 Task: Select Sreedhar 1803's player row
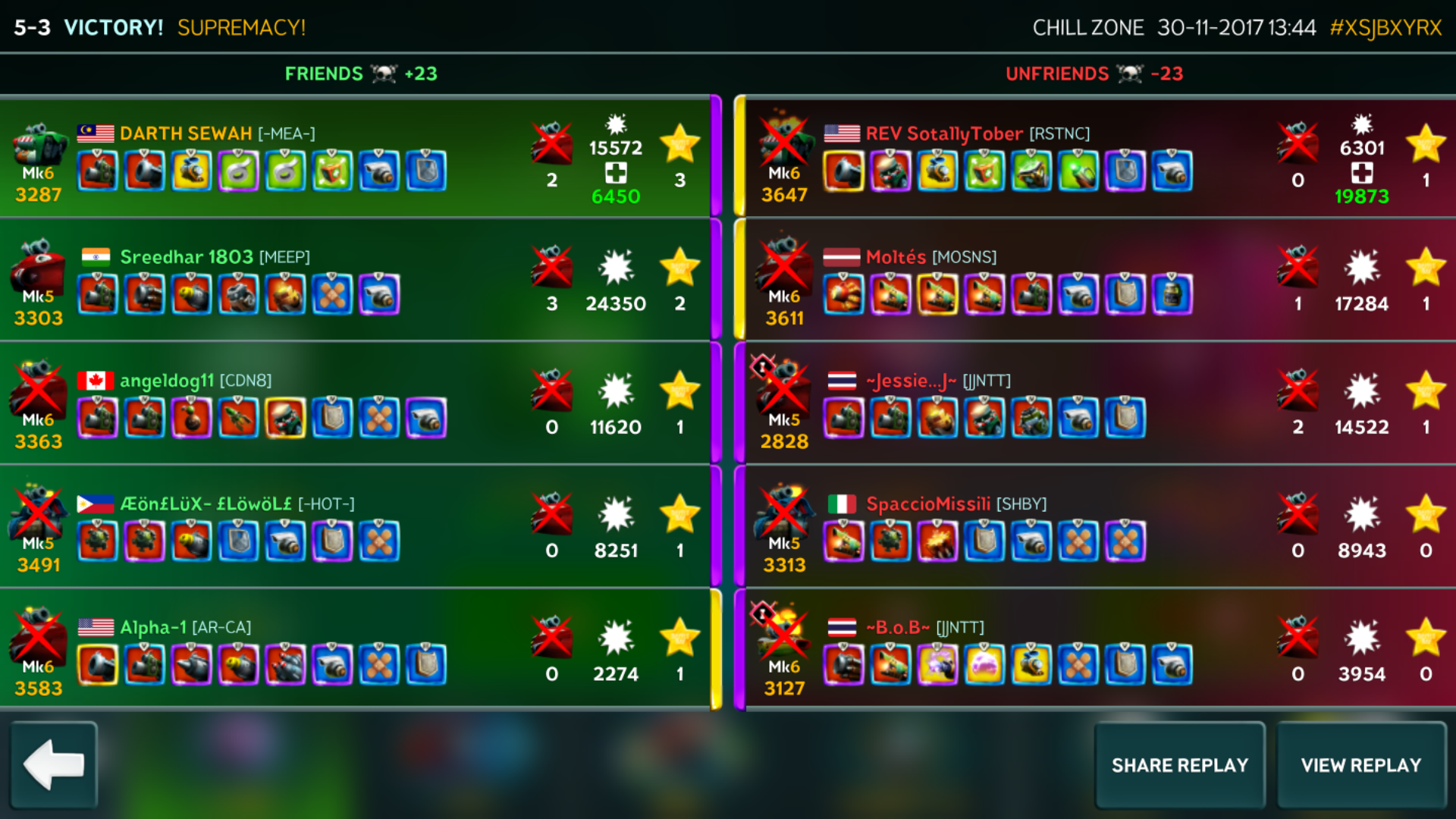coord(355,281)
